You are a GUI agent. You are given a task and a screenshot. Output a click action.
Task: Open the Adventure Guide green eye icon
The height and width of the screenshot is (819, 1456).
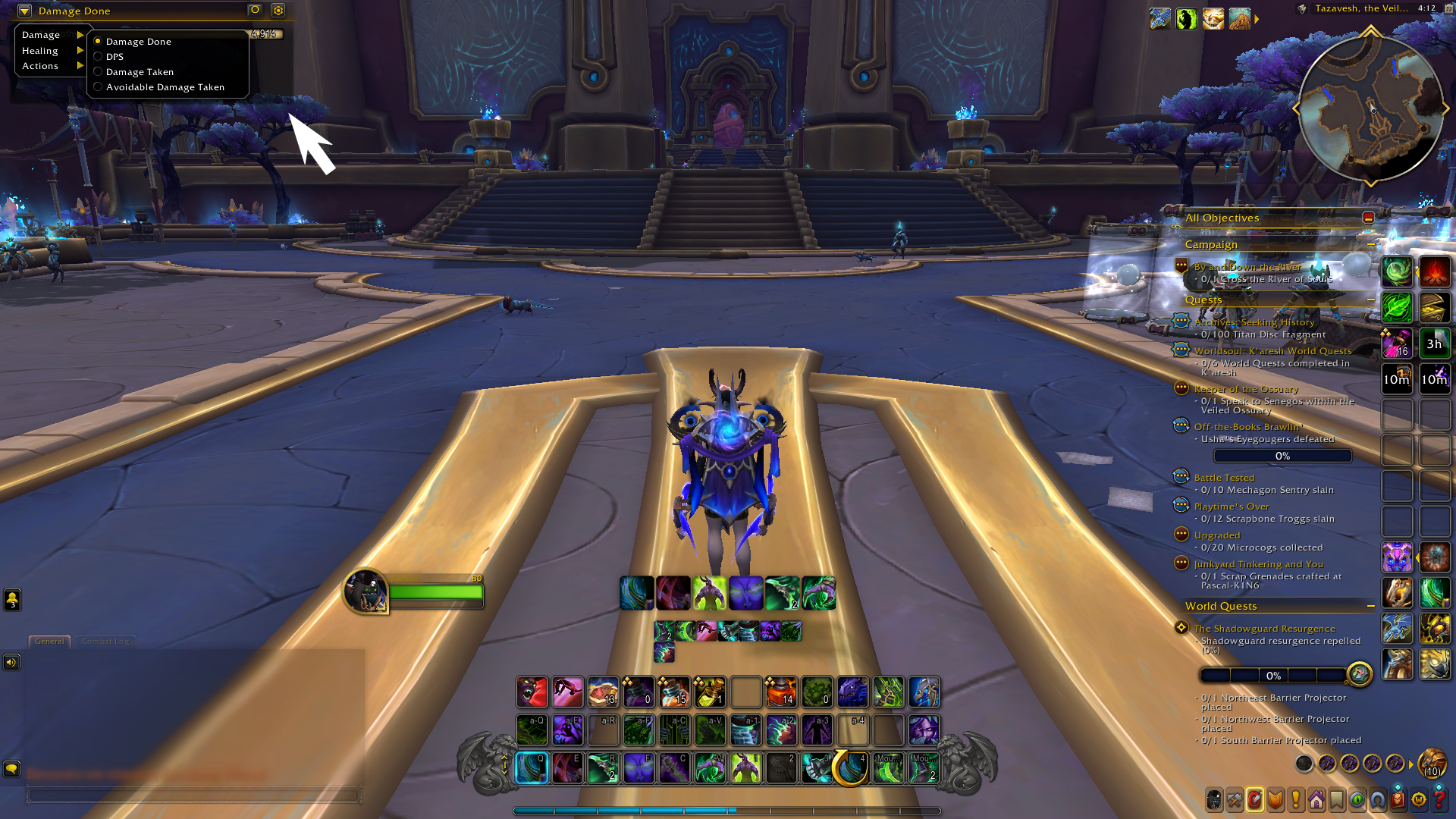(x=1358, y=799)
